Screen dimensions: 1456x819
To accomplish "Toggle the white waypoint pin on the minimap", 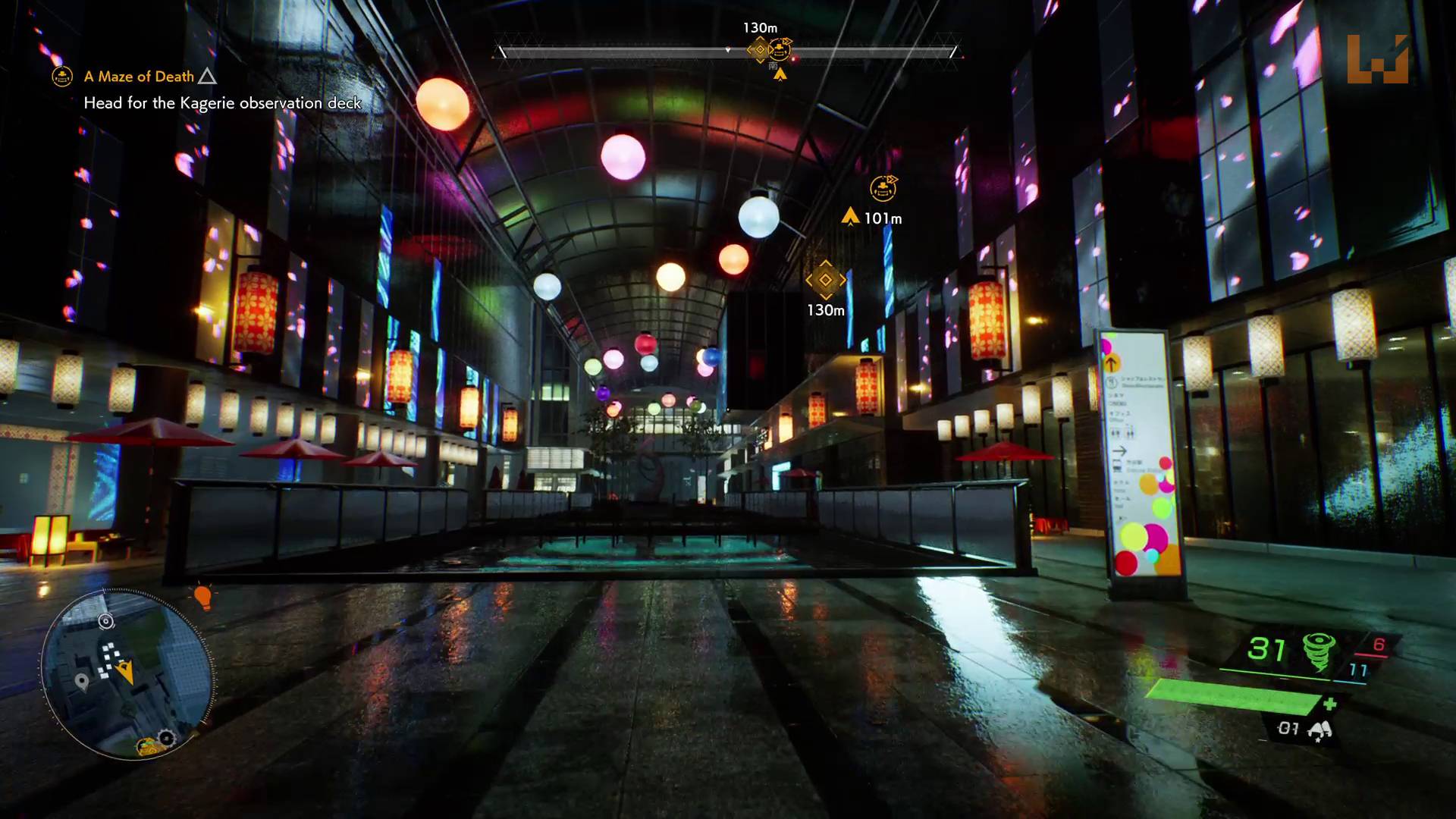I will (82, 681).
